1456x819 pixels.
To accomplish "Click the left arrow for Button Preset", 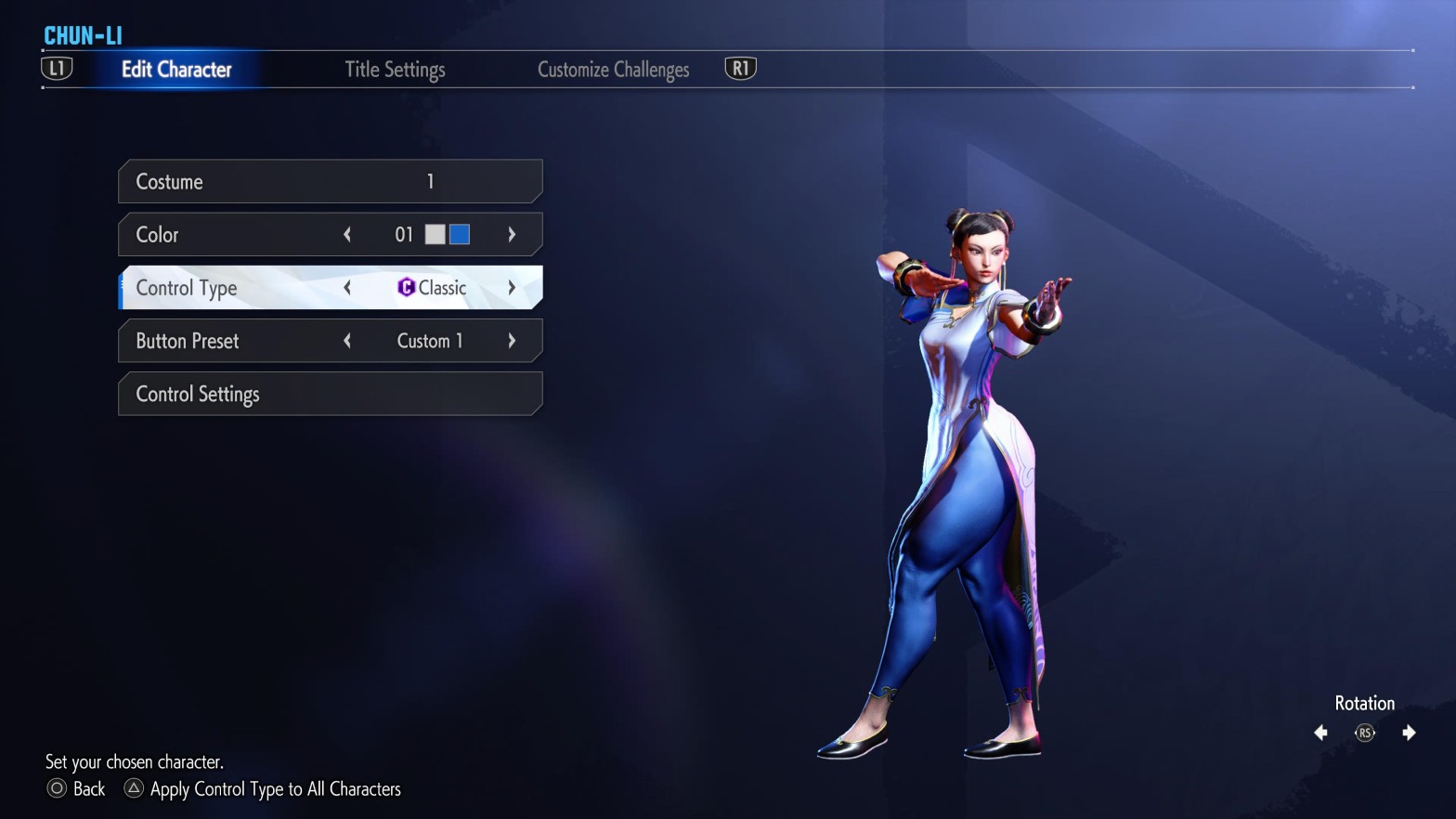I will [x=346, y=341].
